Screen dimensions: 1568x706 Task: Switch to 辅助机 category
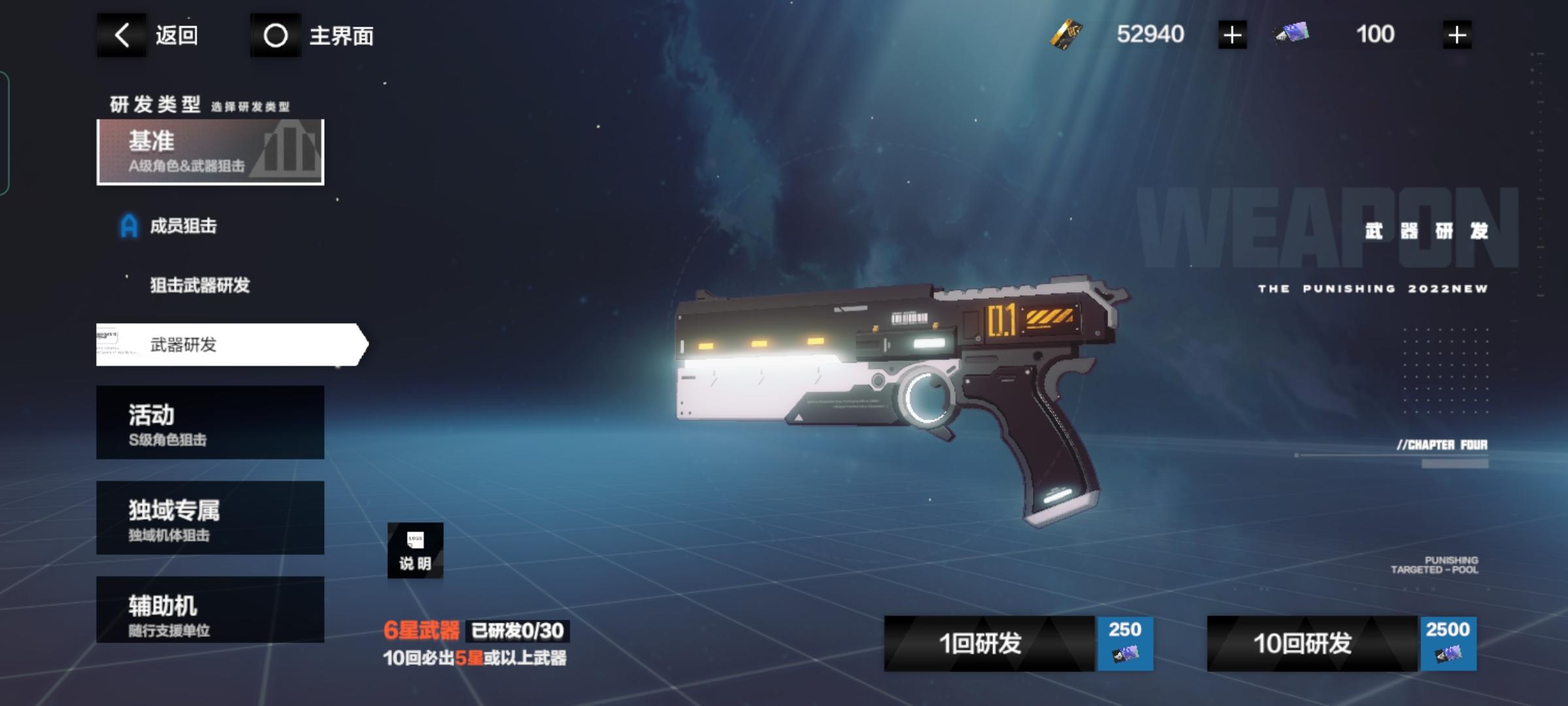point(210,609)
